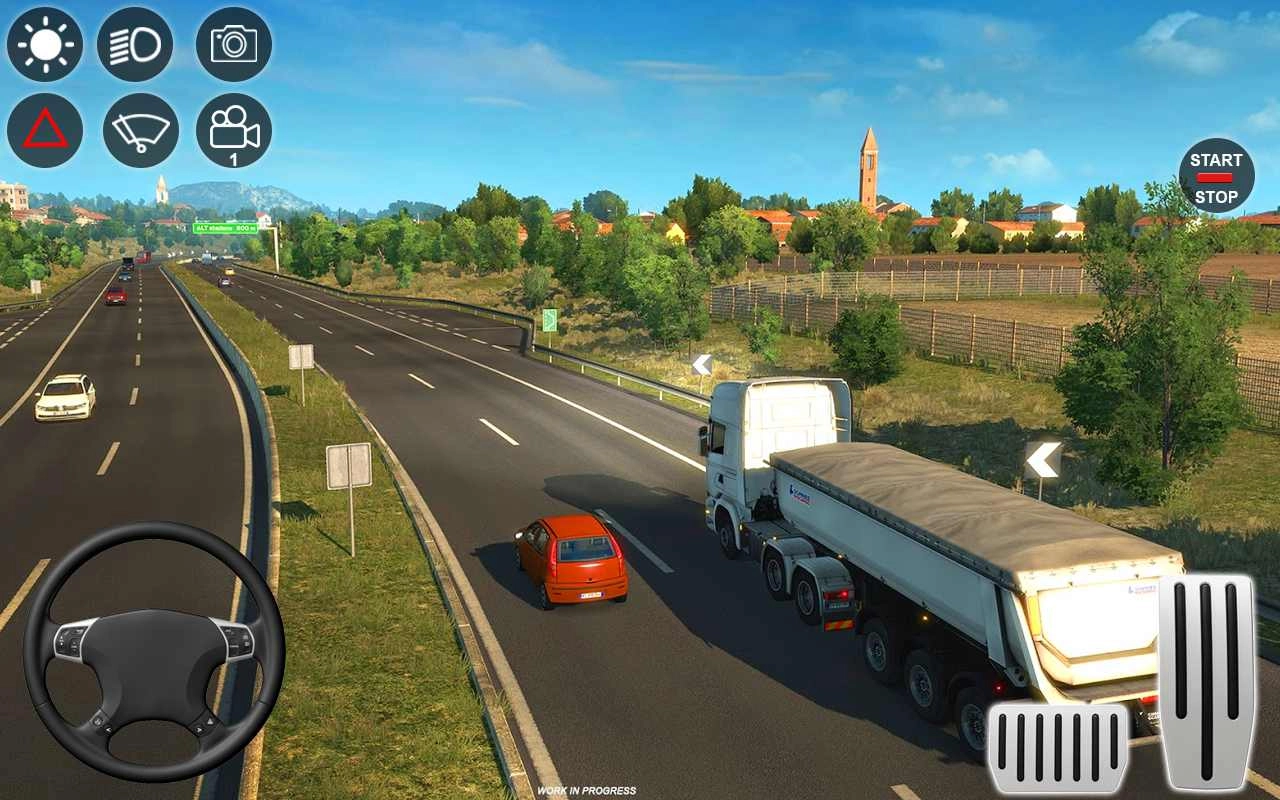Hit the wide brake pedal
This screenshot has height=800, width=1280.
click(x=1058, y=748)
